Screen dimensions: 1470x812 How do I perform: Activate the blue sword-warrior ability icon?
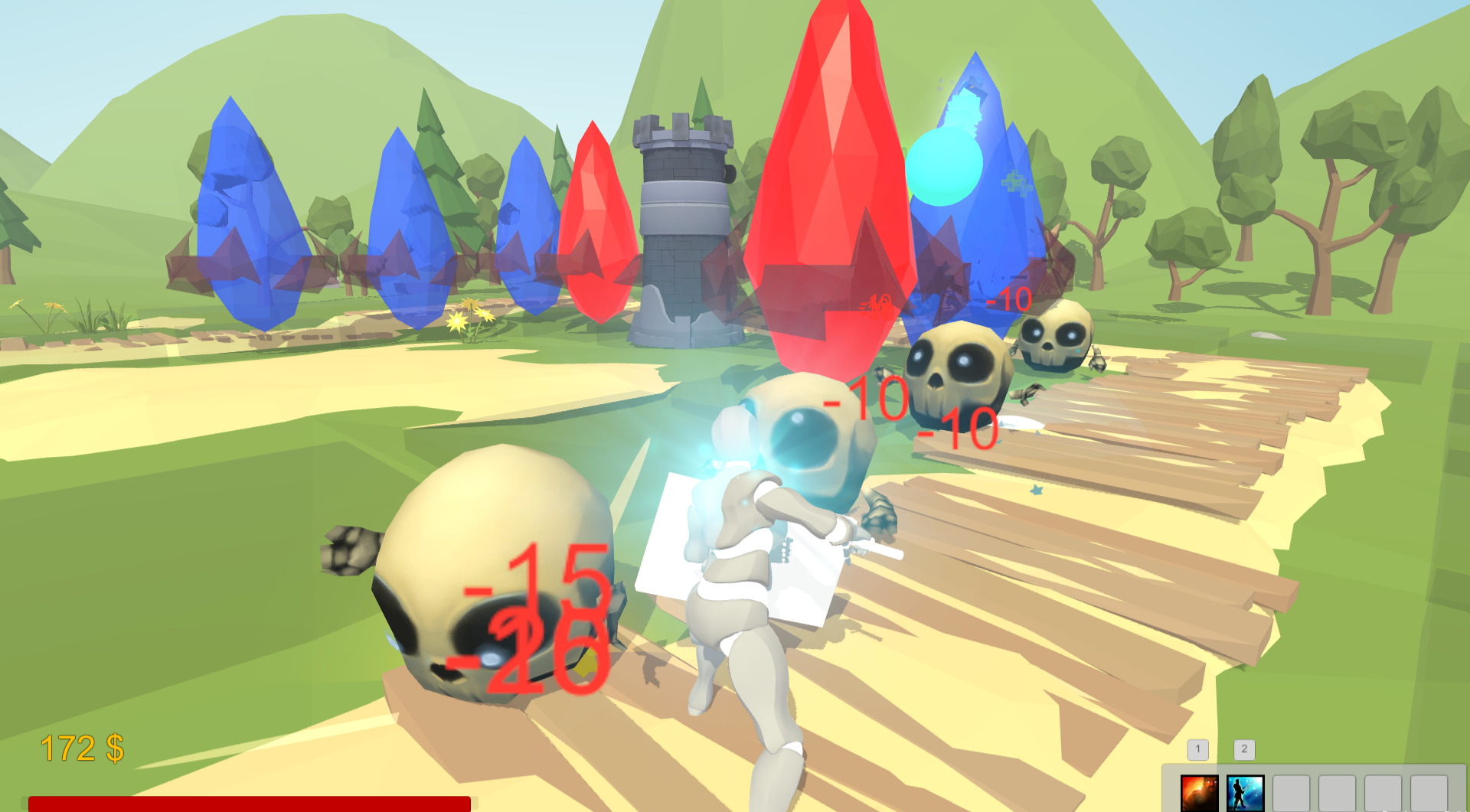click(x=1246, y=794)
